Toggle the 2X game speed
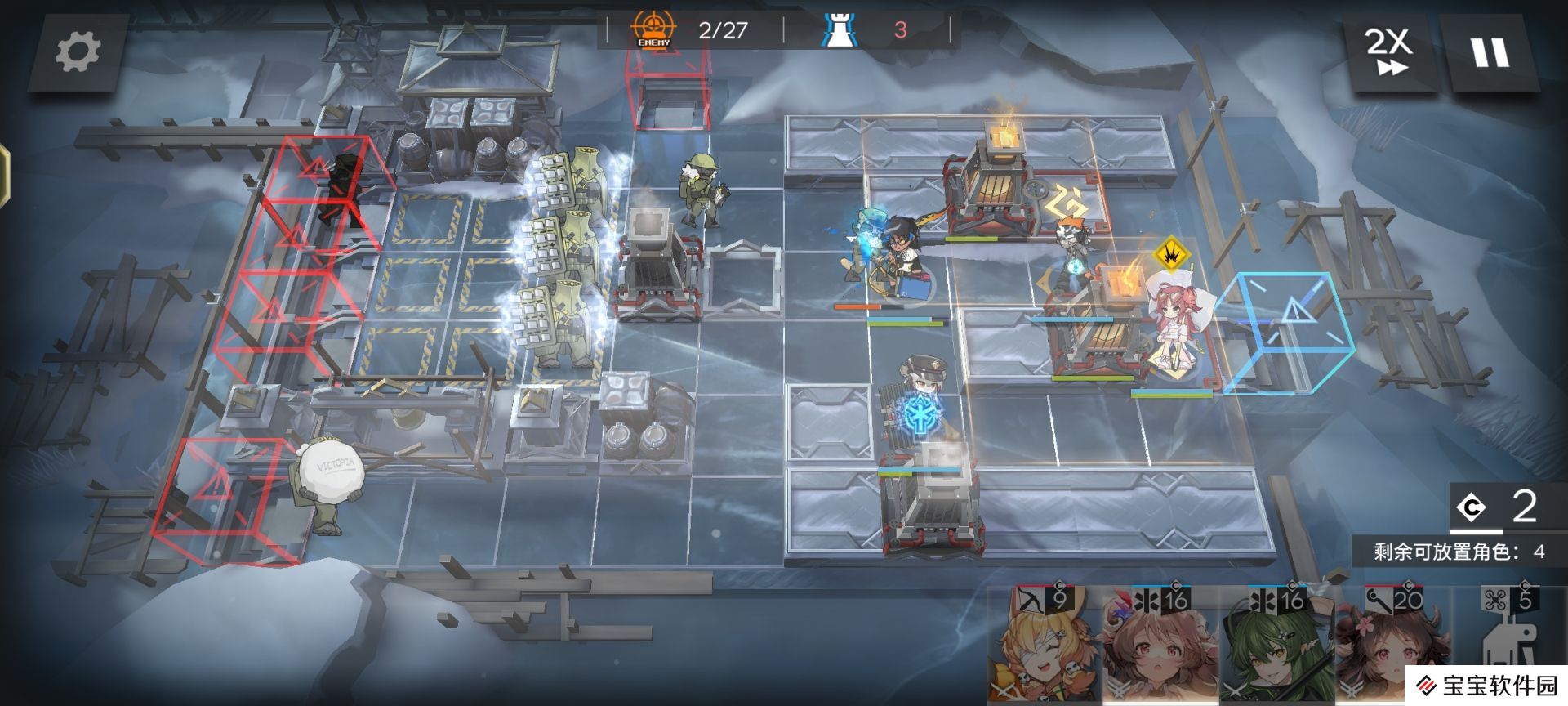Viewport: 1568px width, 706px height. click(1388, 52)
